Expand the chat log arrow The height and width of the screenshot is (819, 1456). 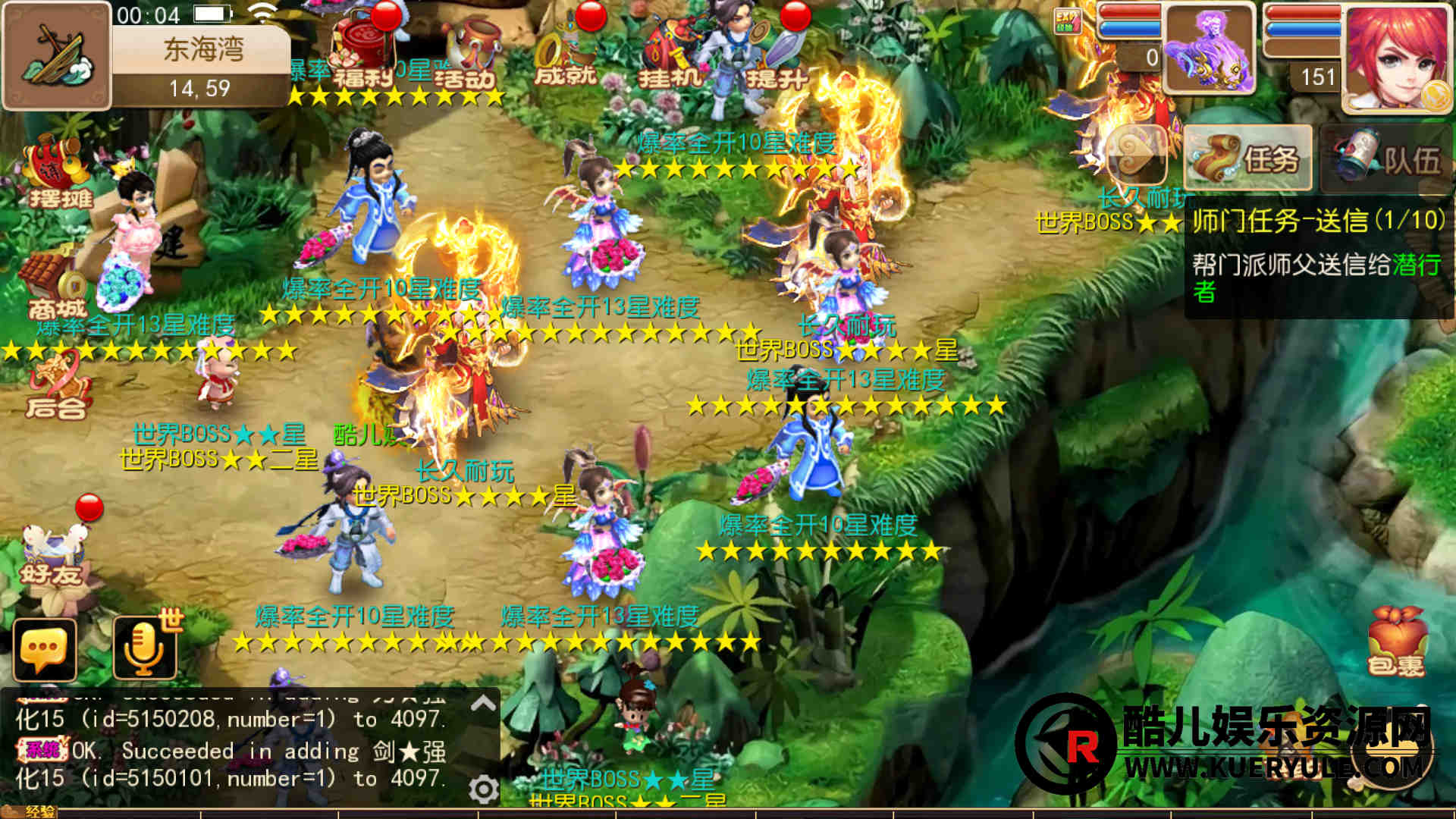pyautogui.click(x=483, y=704)
